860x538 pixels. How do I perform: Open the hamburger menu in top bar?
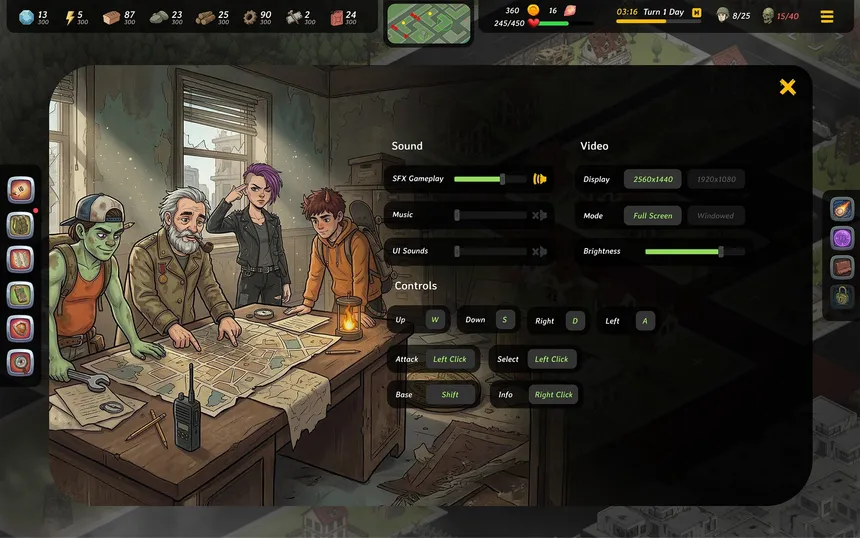click(x=827, y=16)
